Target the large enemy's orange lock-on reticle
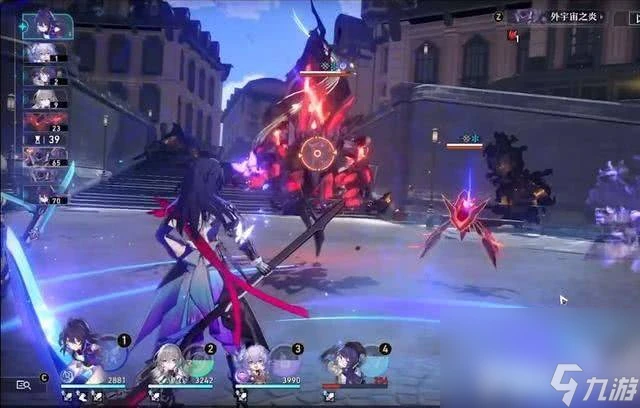The width and height of the screenshot is (640, 408). 318,153
